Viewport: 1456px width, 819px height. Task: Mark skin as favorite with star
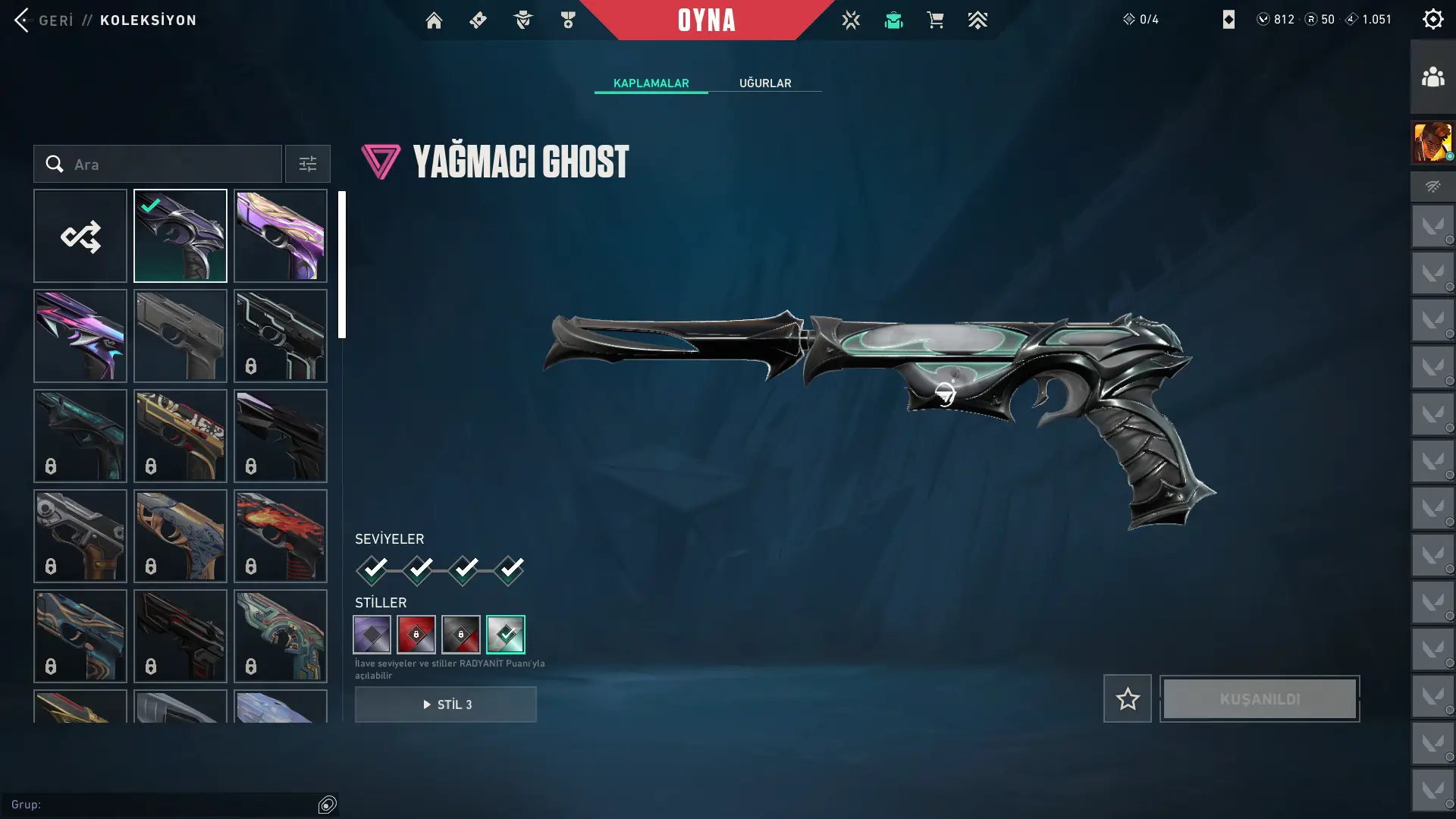click(1127, 698)
